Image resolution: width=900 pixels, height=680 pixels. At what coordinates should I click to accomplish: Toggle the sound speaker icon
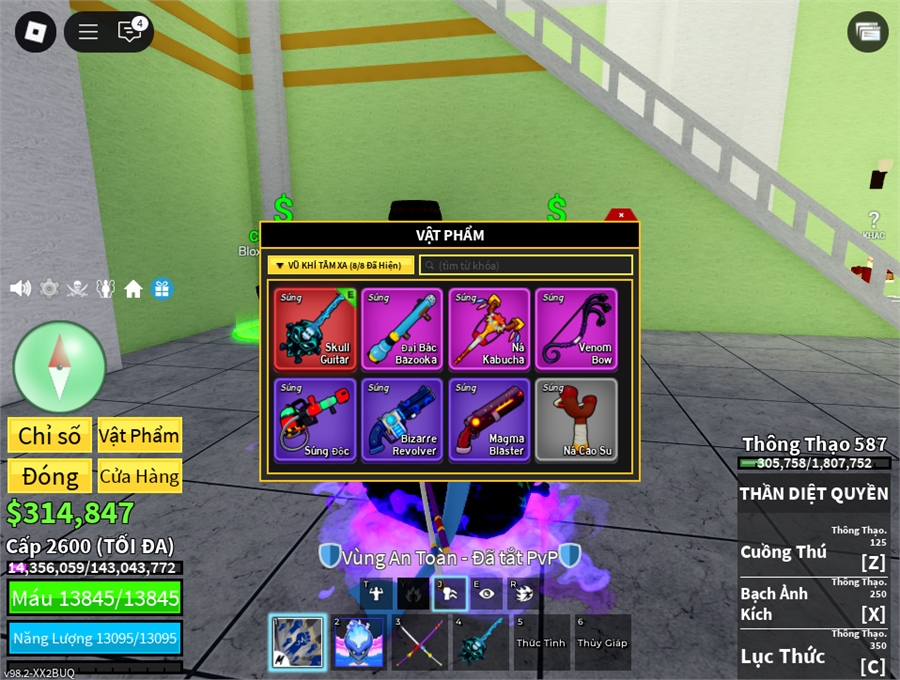click(x=20, y=289)
